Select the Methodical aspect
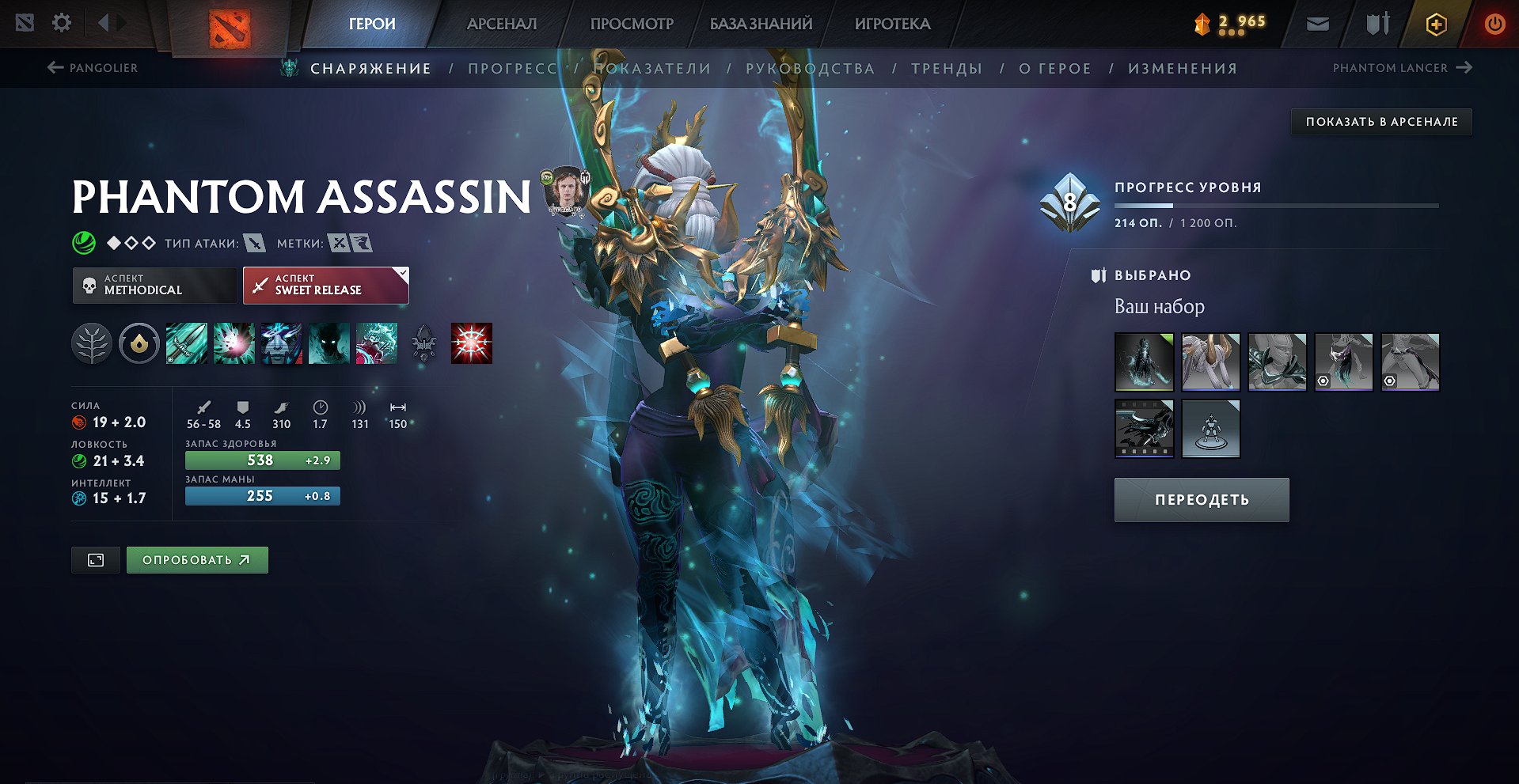Screen dimensions: 1519x784 [154, 285]
